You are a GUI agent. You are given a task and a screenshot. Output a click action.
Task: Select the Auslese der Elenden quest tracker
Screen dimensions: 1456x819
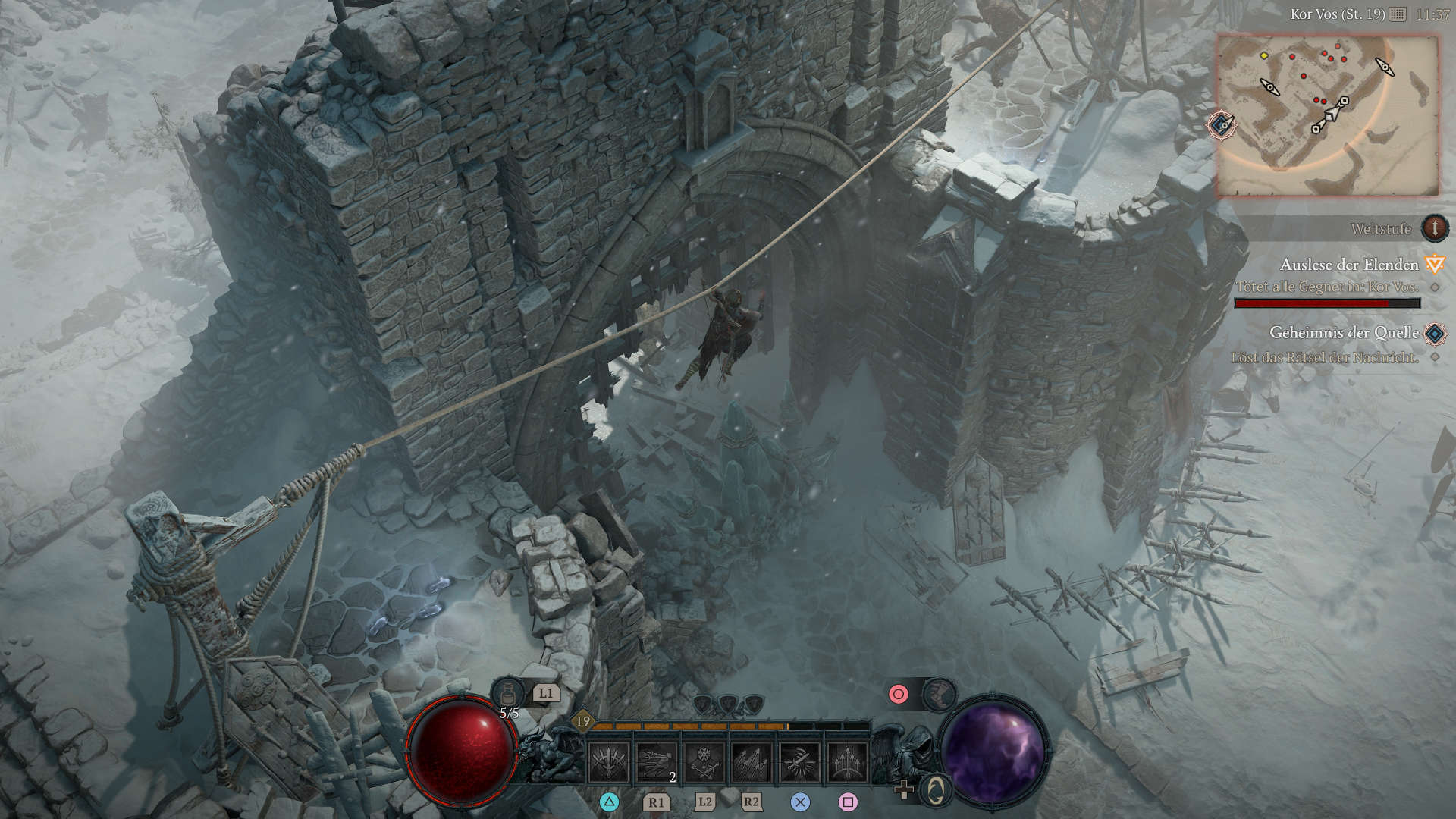point(1349,265)
